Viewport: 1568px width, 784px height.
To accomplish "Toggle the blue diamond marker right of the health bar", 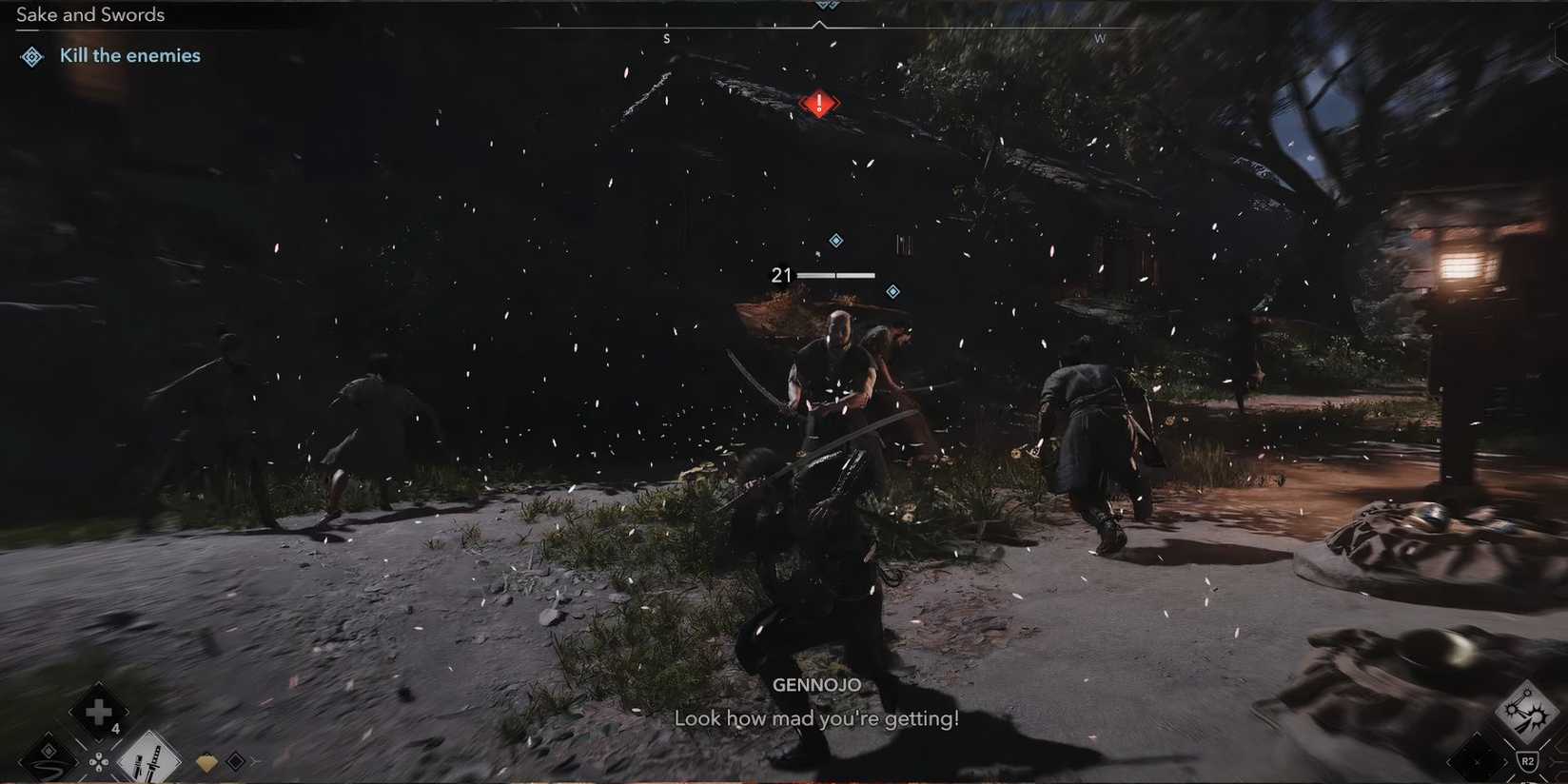I will 892,290.
